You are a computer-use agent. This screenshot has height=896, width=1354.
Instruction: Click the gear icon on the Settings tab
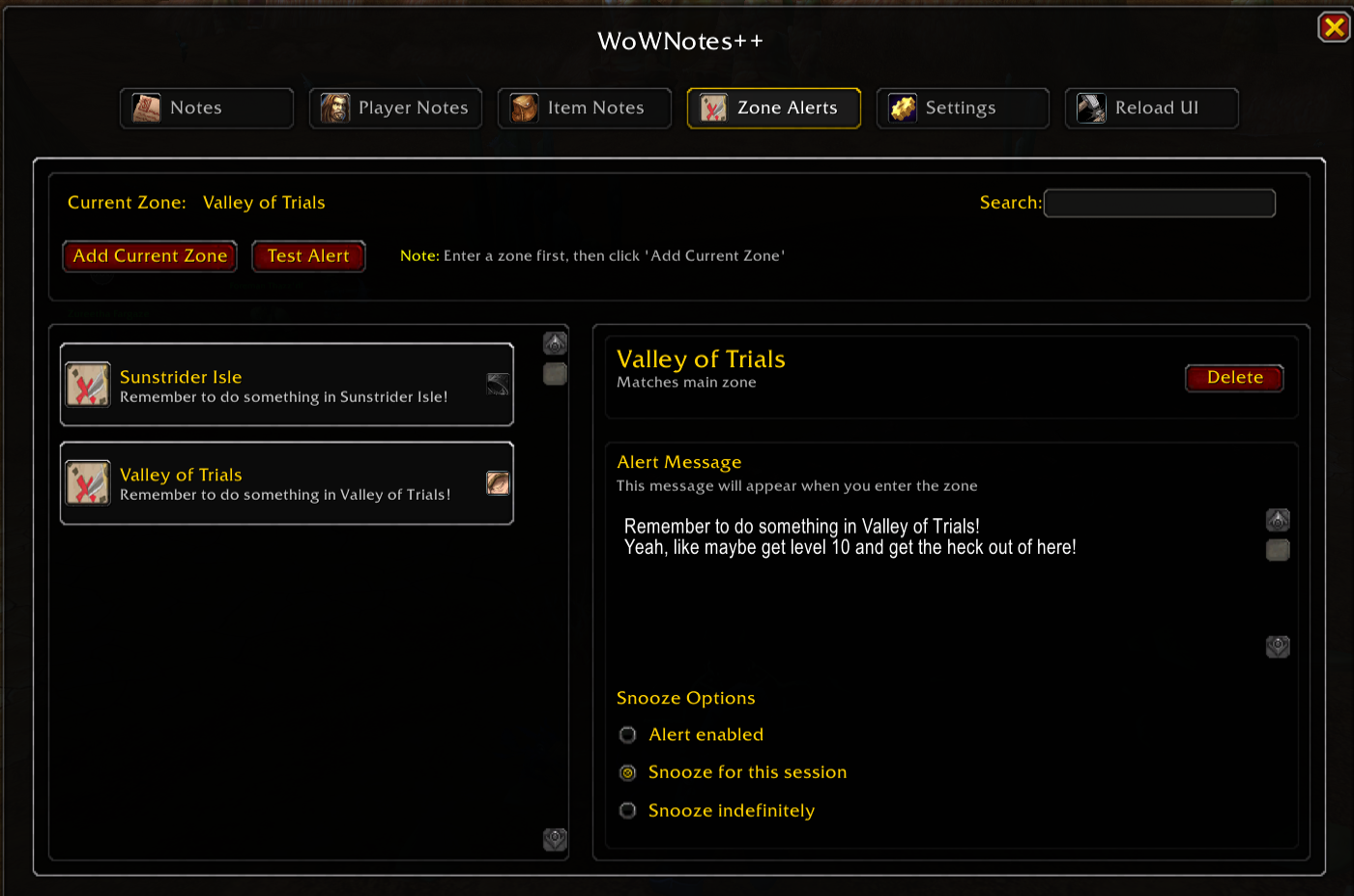point(903,107)
